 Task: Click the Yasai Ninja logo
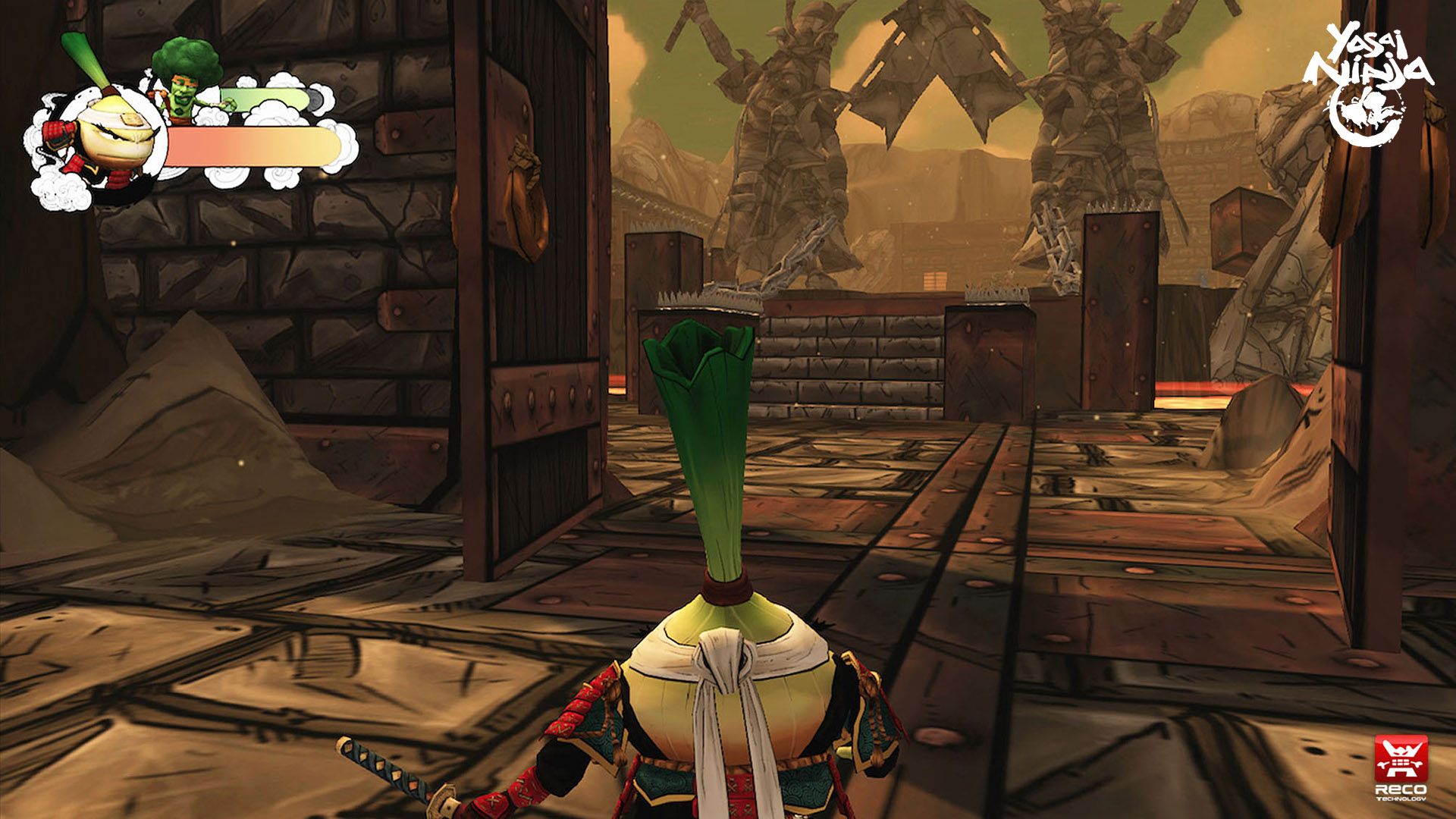coord(1367,83)
